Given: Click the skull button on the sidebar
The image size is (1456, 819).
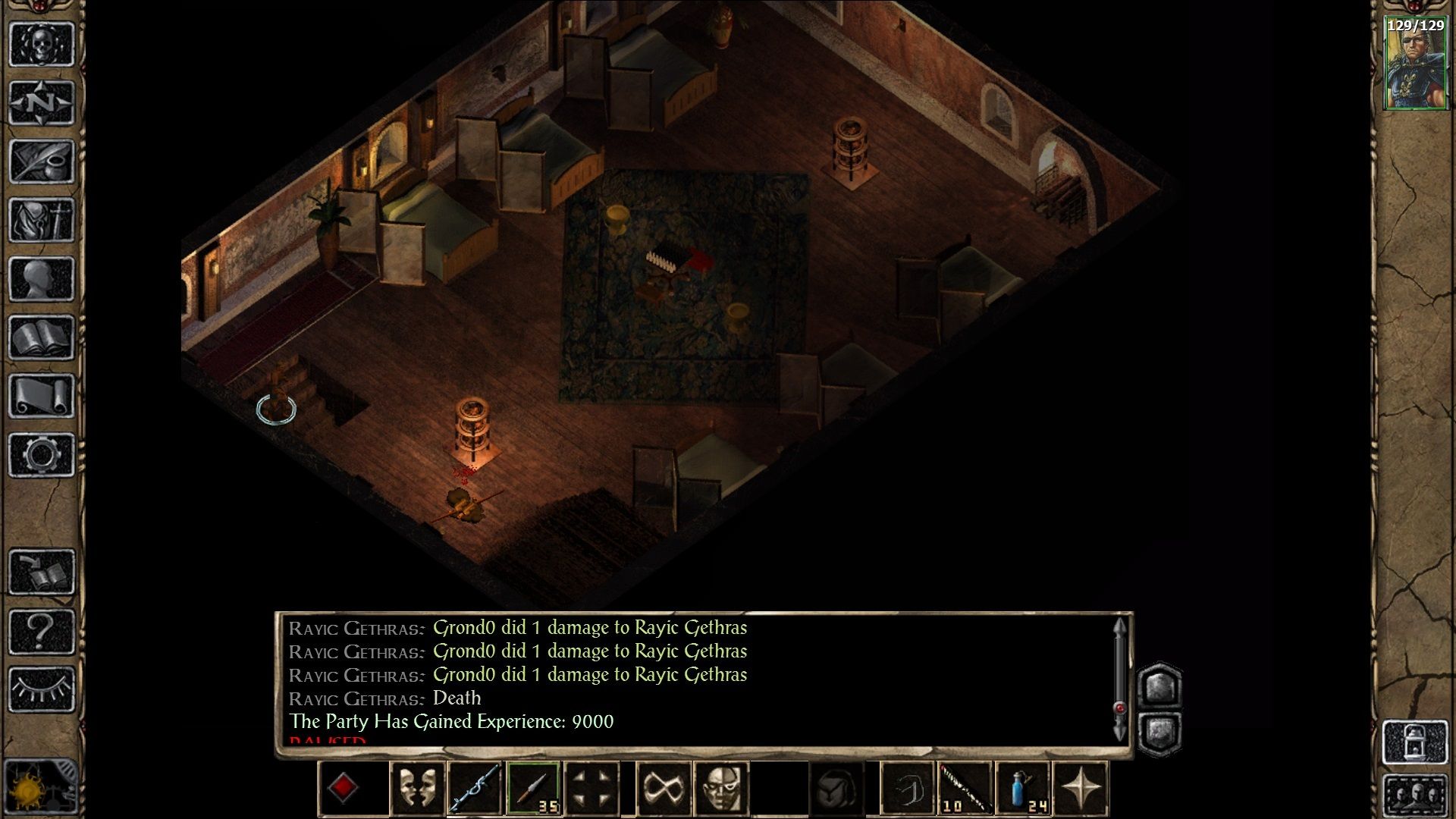Looking at the screenshot, I should pyautogui.click(x=42, y=44).
